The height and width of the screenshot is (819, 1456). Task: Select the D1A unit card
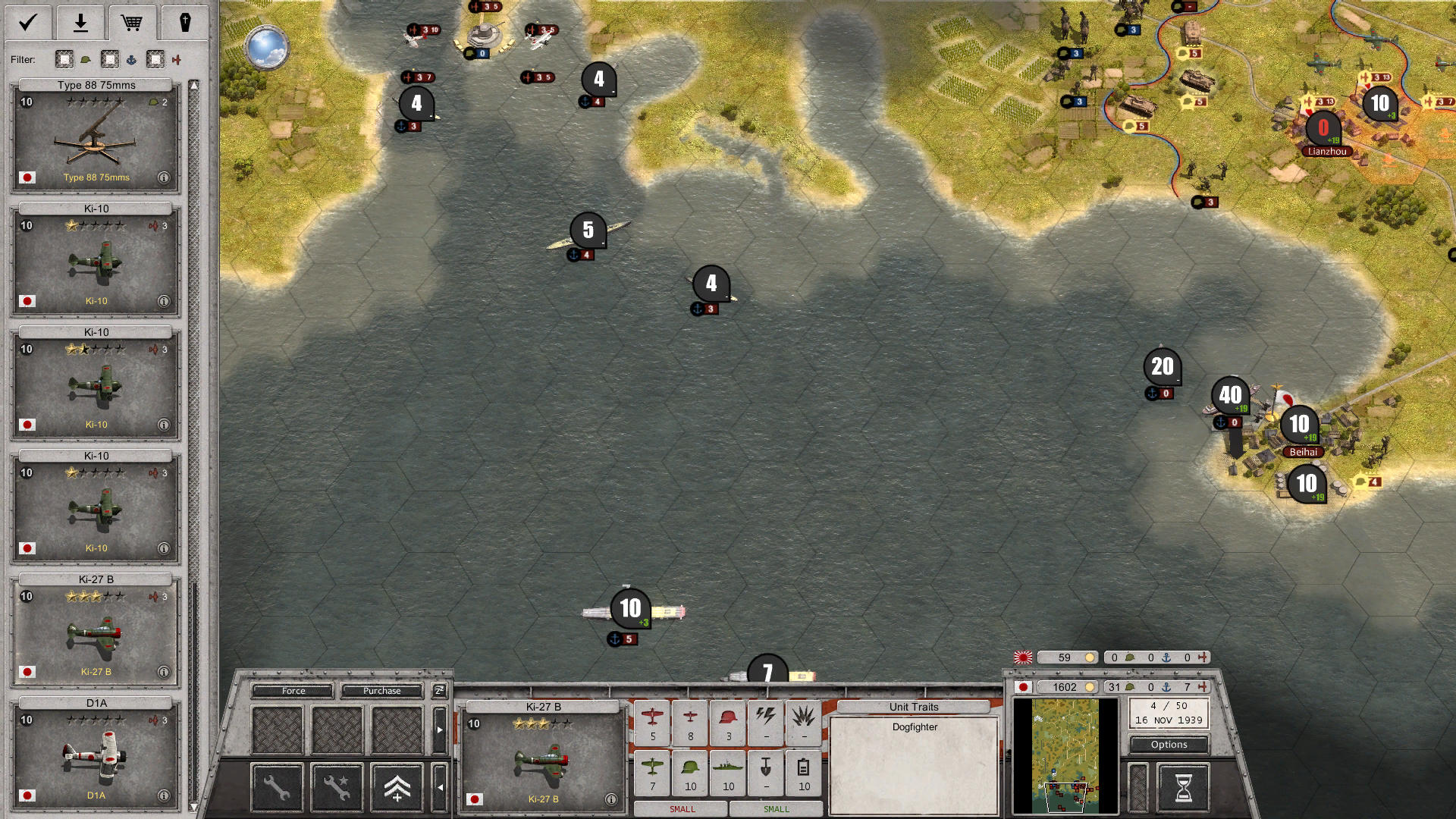[96, 755]
